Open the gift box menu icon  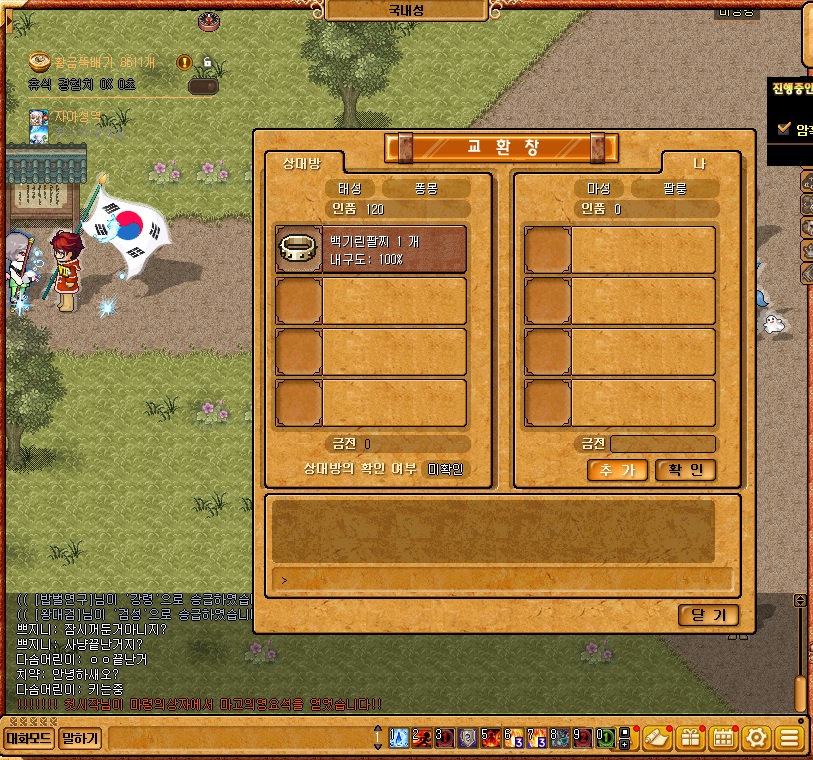[x=690, y=739]
